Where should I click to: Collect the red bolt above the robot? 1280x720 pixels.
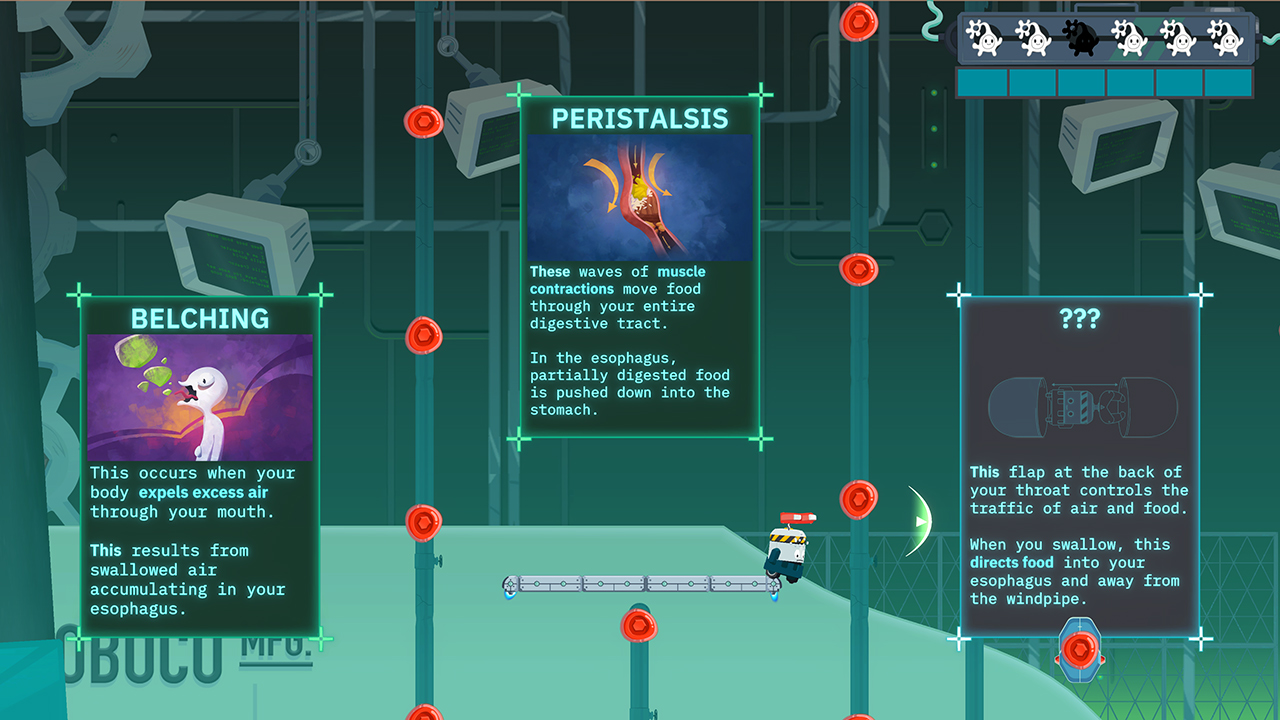pos(858,499)
